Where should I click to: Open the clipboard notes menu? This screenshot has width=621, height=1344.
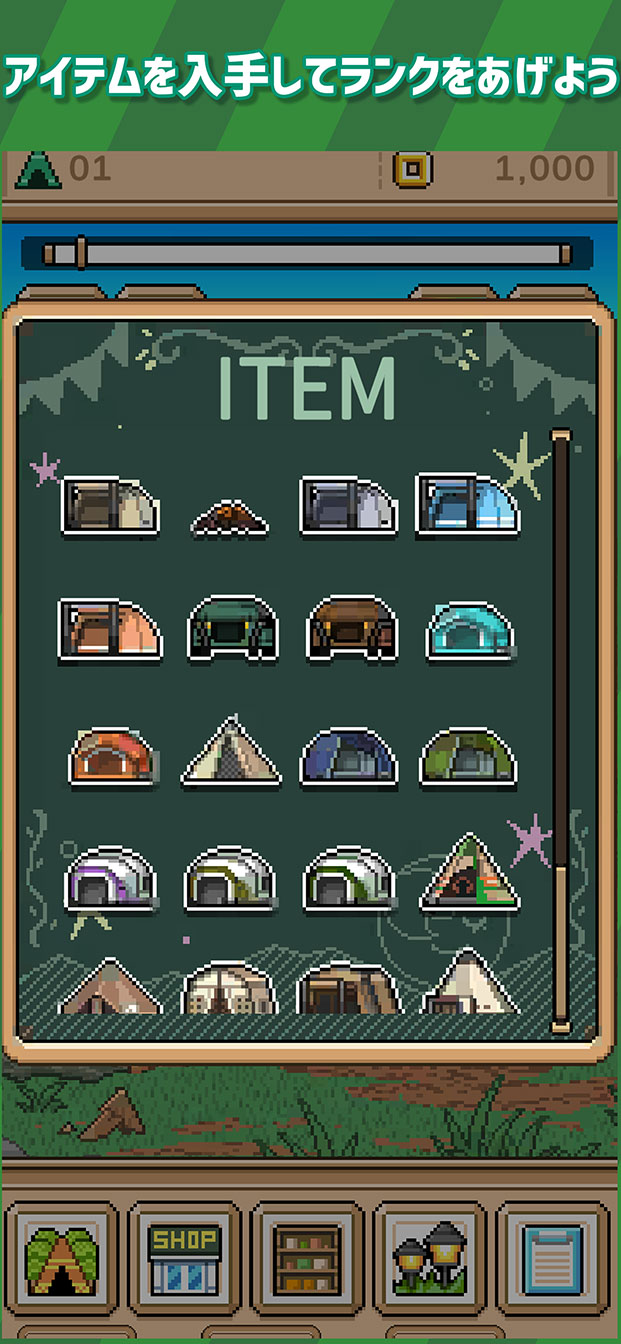pyautogui.click(x=553, y=1258)
